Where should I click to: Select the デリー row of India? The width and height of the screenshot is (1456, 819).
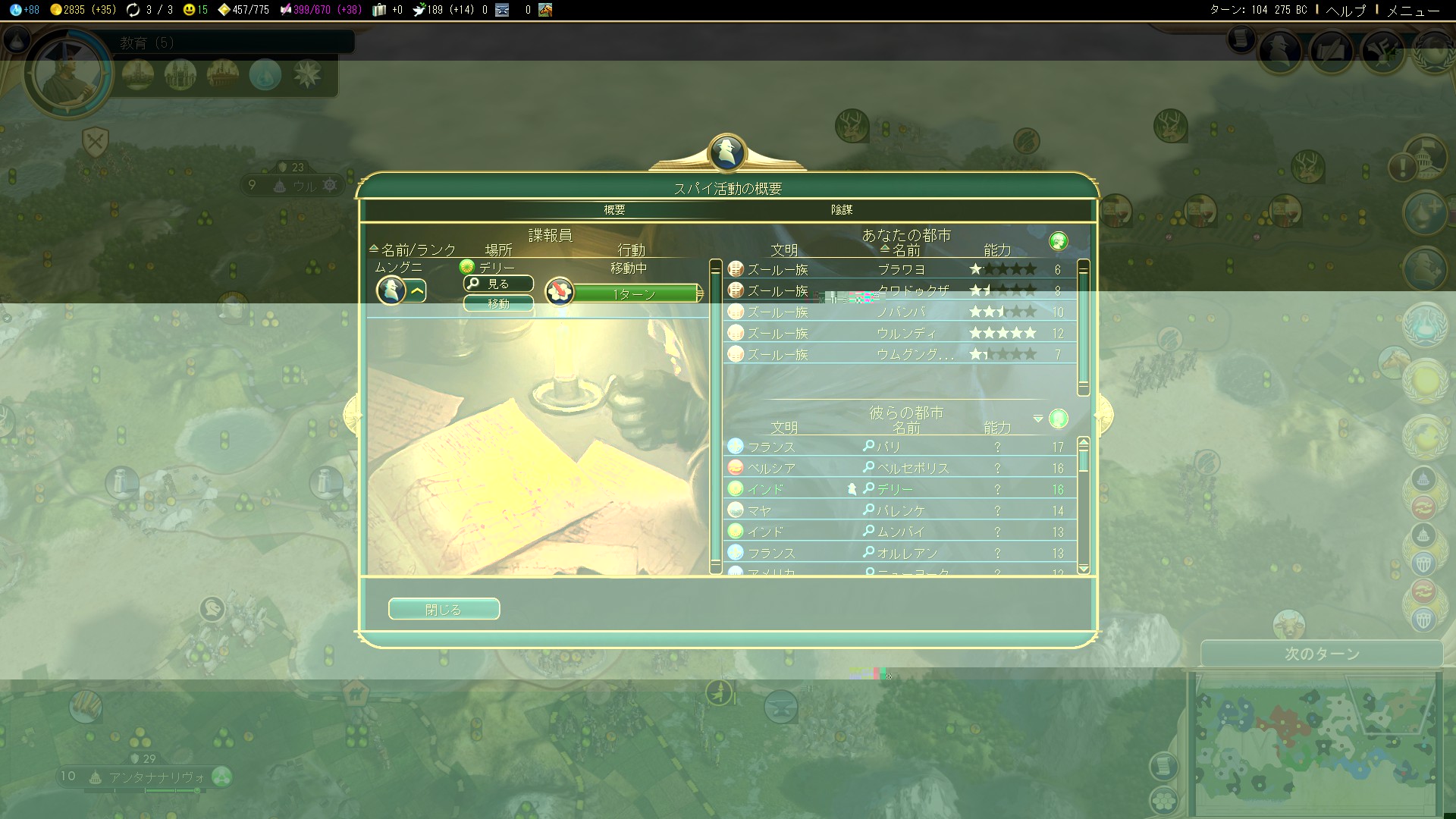pos(900,489)
